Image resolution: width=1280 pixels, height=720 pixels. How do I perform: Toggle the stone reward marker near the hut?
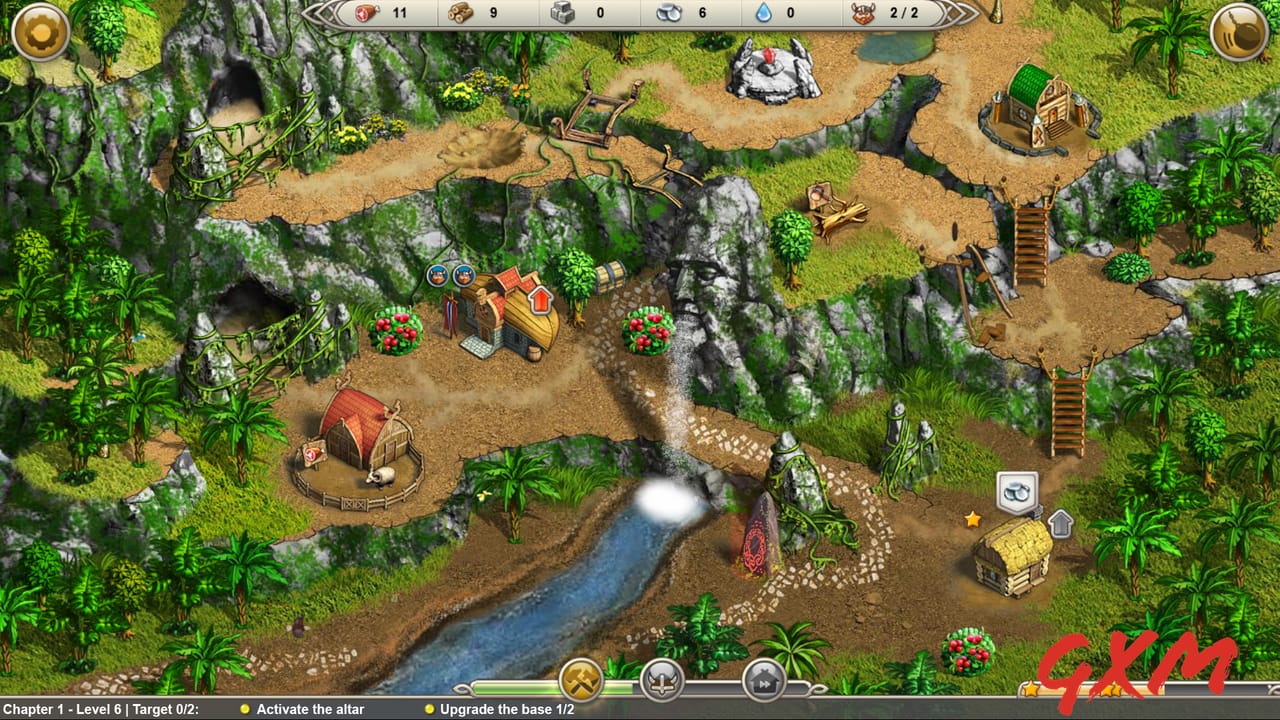[1016, 489]
